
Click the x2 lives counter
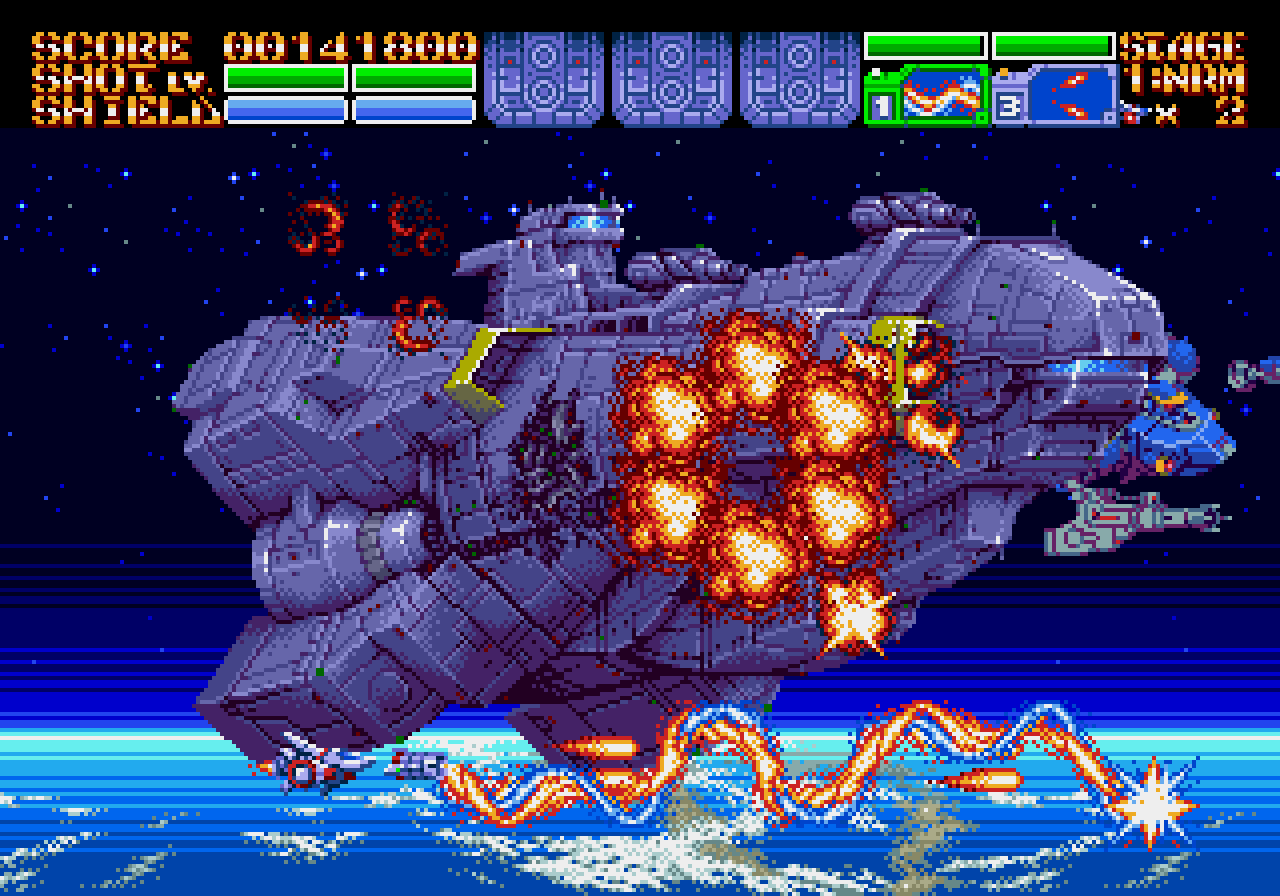click(1200, 112)
